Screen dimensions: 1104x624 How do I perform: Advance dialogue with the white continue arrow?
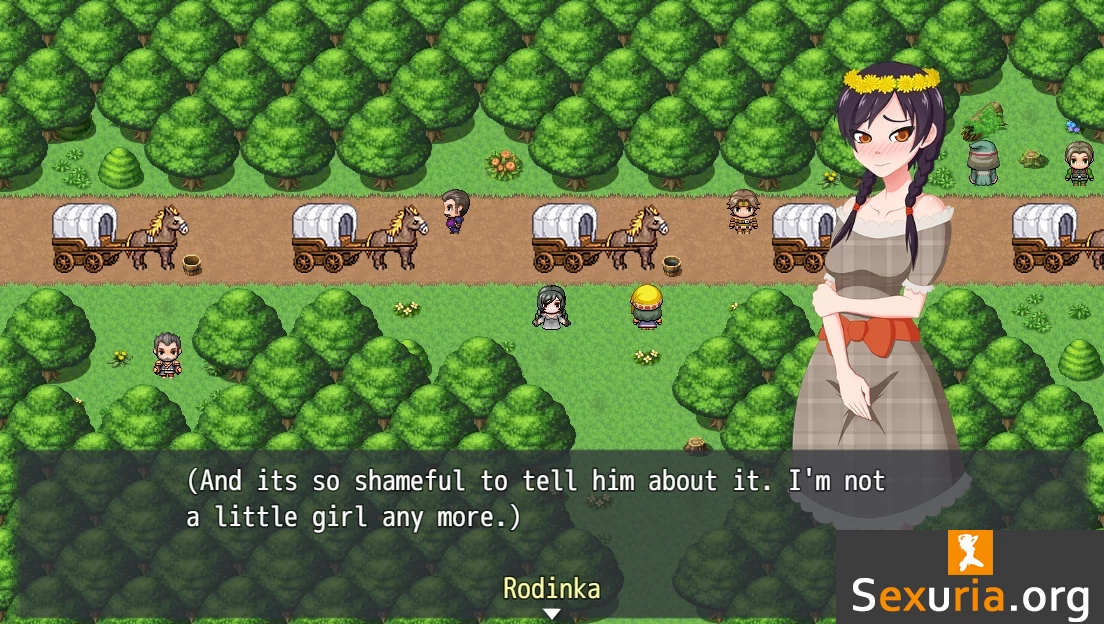coord(551,613)
